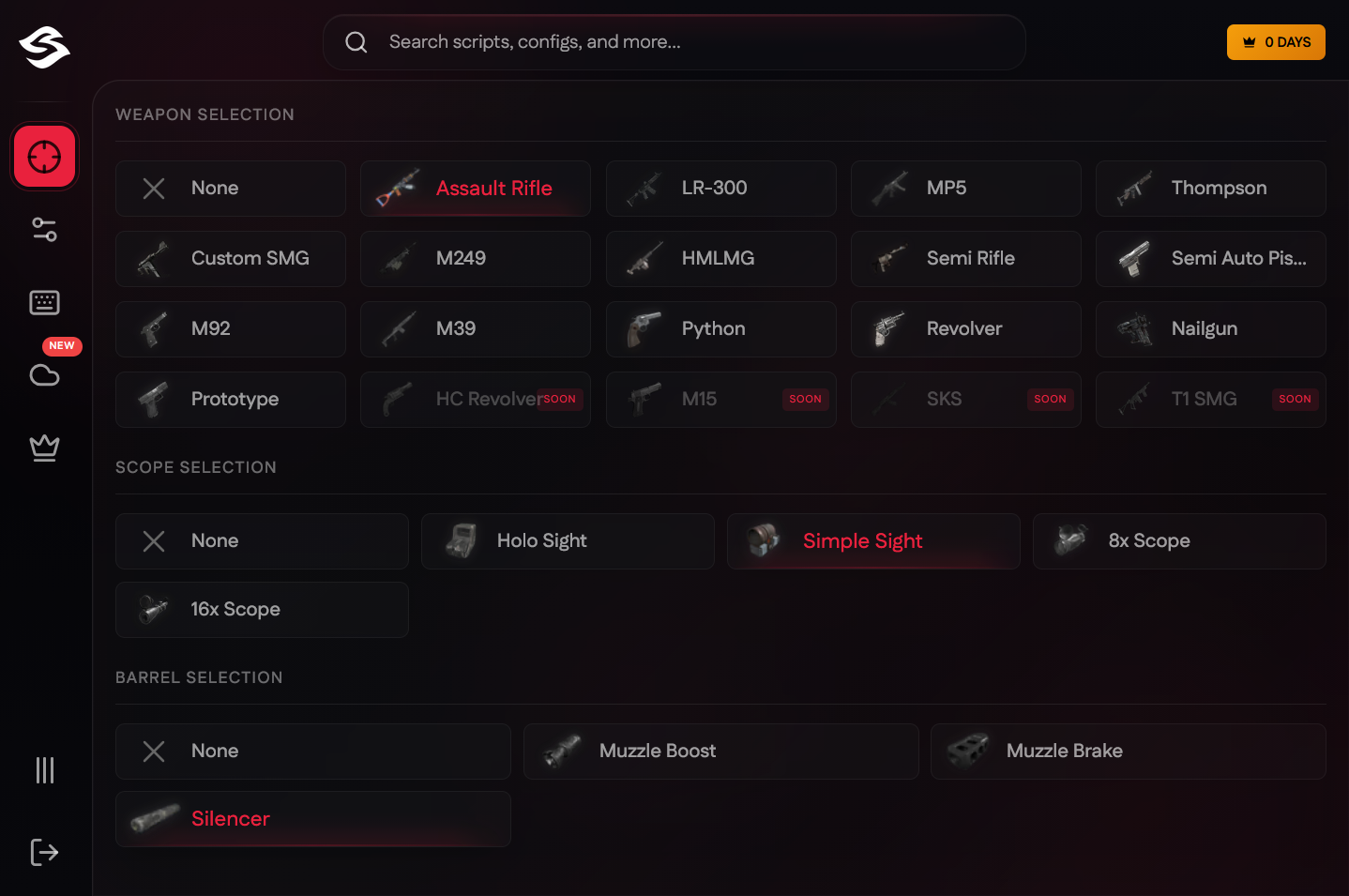Click the 0 DAYS subscription button

(x=1276, y=41)
